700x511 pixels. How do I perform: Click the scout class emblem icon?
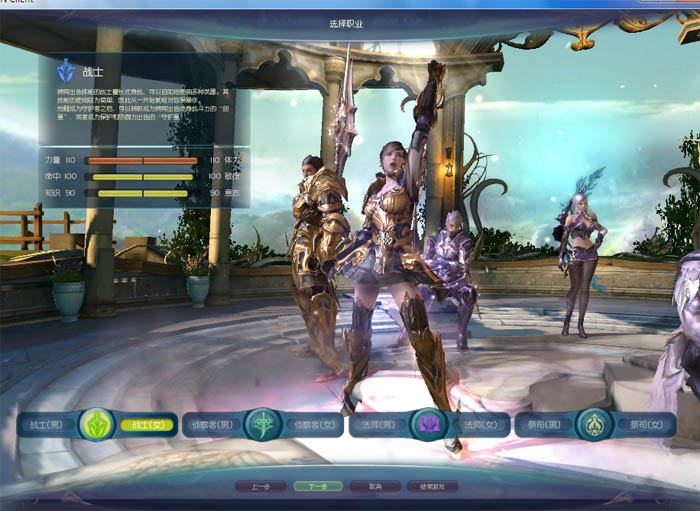pyautogui.click(x=261, y=424)
